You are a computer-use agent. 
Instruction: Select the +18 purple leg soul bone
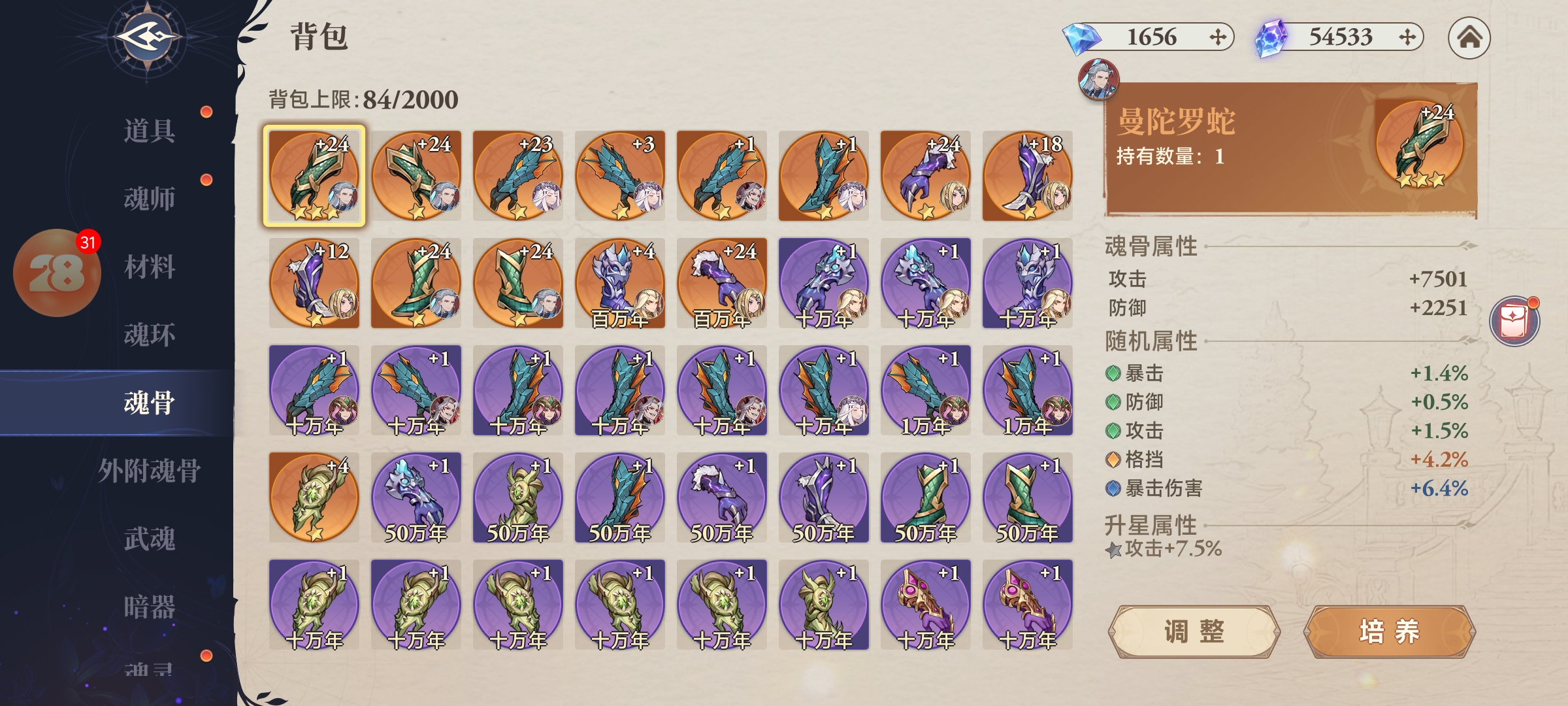click(1028, 176)
